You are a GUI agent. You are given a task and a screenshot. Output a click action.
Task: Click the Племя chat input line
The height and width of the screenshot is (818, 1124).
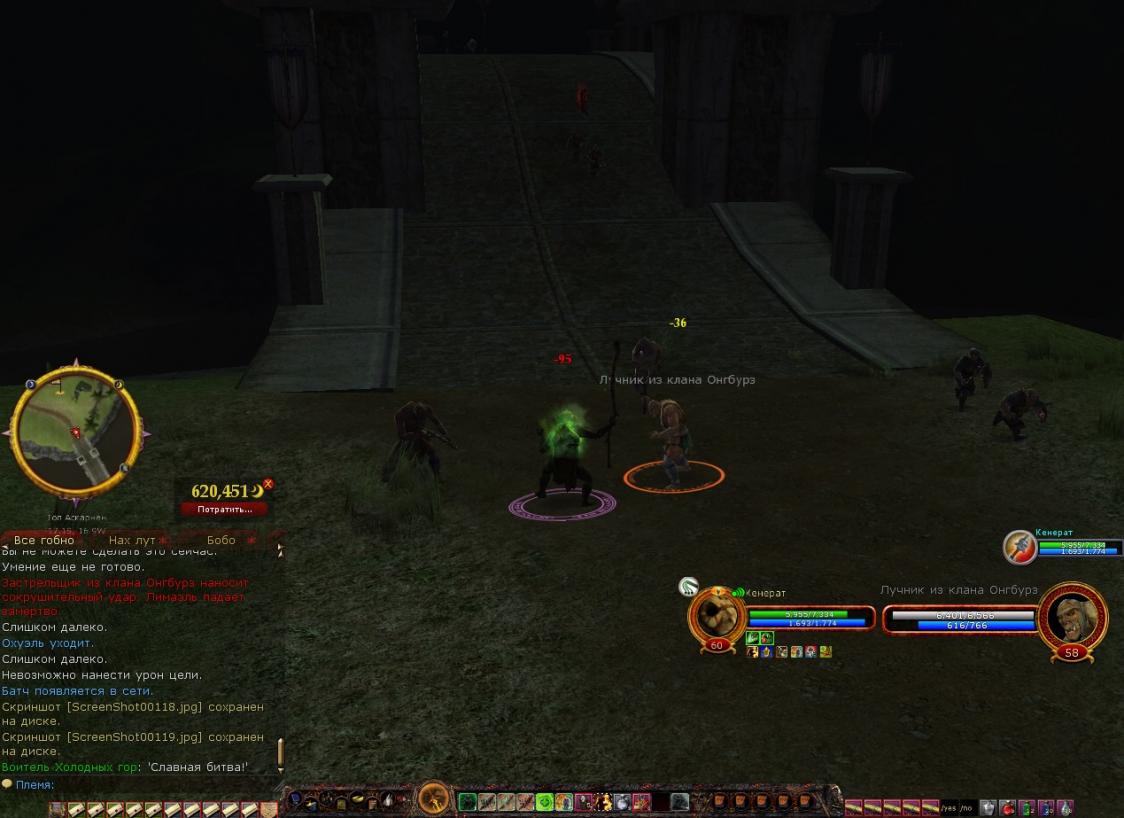coord(140,785)
